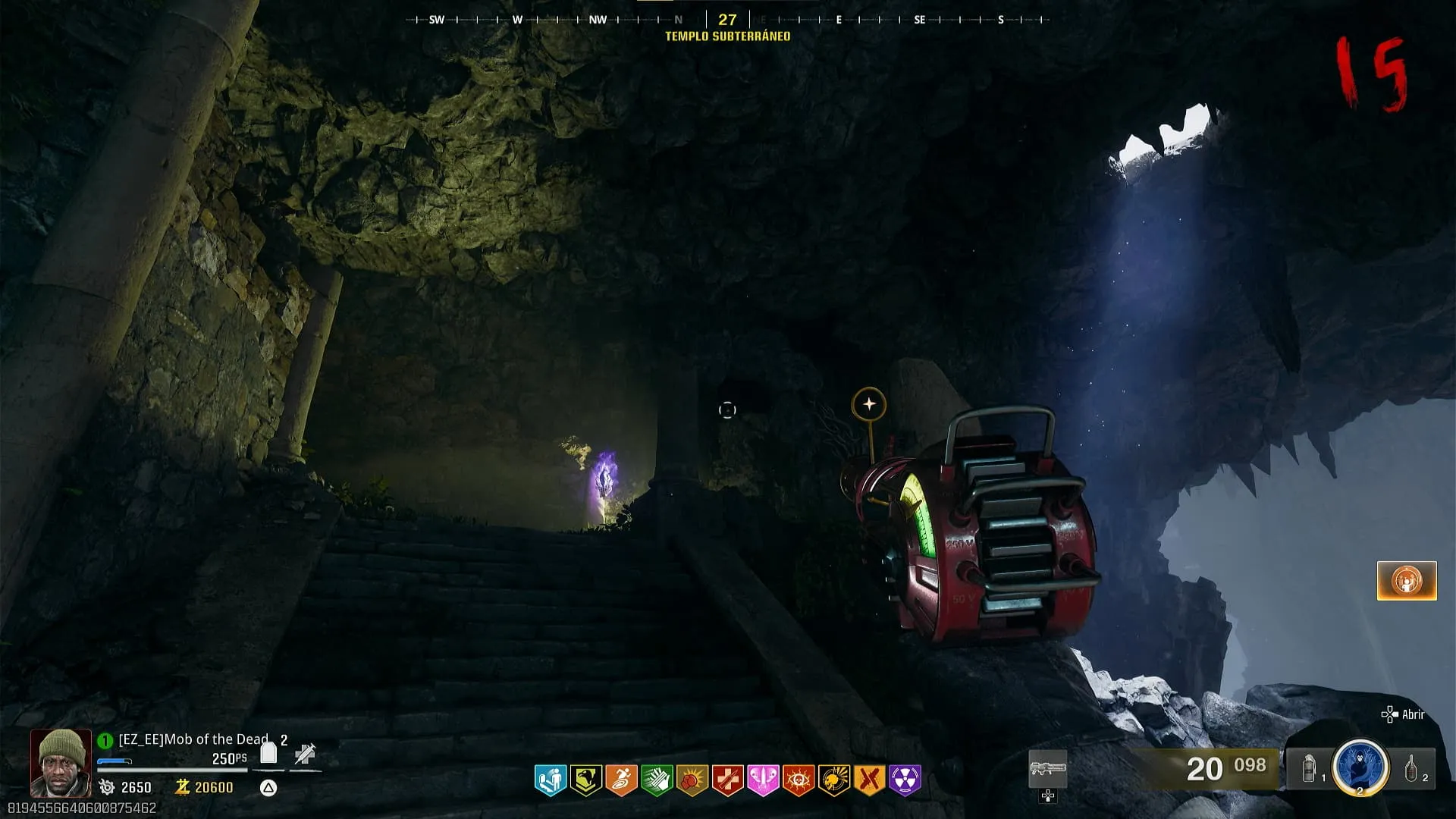Select the orange crossed-pistols perk icon

[x=869, y=780]
